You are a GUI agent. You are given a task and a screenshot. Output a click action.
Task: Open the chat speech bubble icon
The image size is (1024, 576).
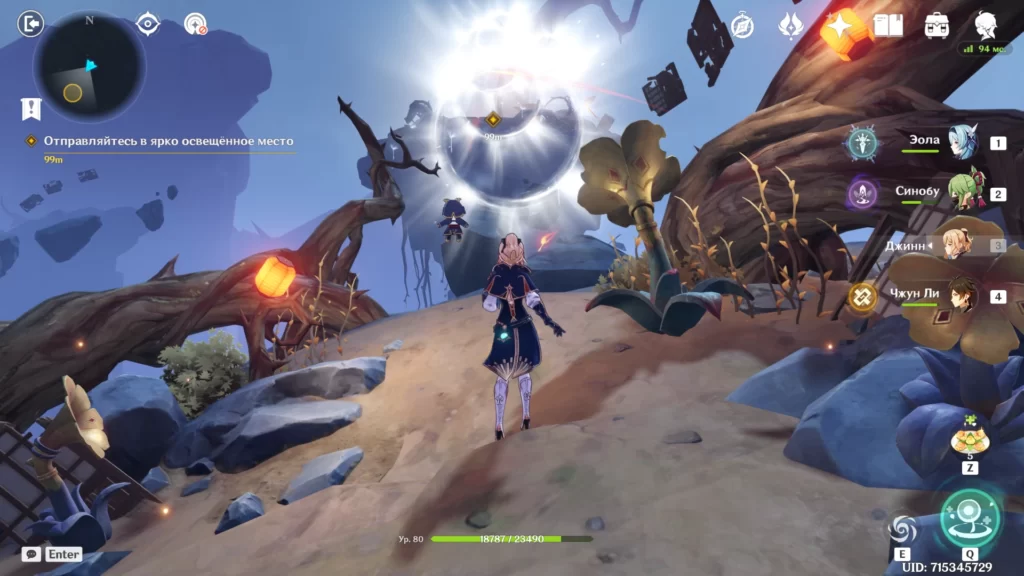pos(31,553)
